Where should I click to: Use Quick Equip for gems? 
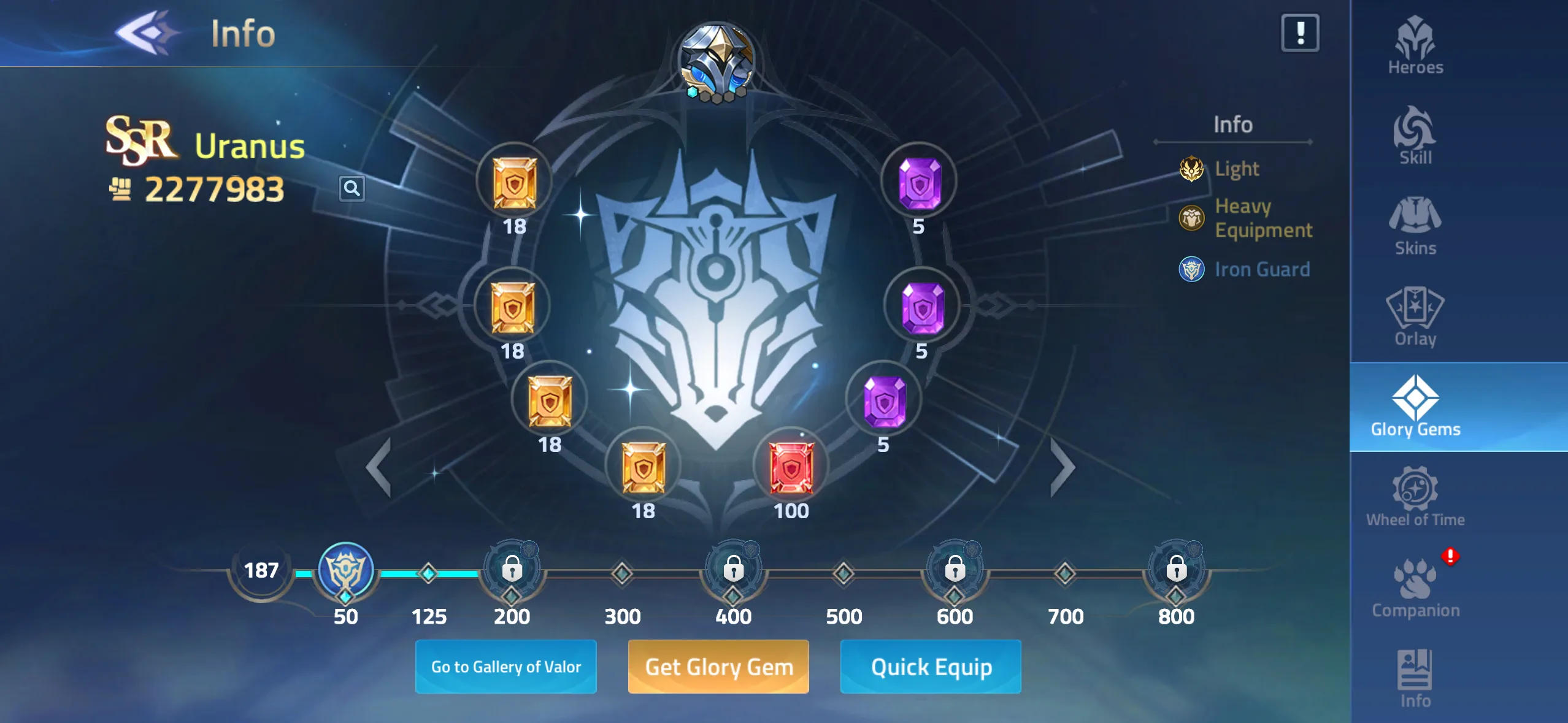pyautogui.click(x=931, y=667)
